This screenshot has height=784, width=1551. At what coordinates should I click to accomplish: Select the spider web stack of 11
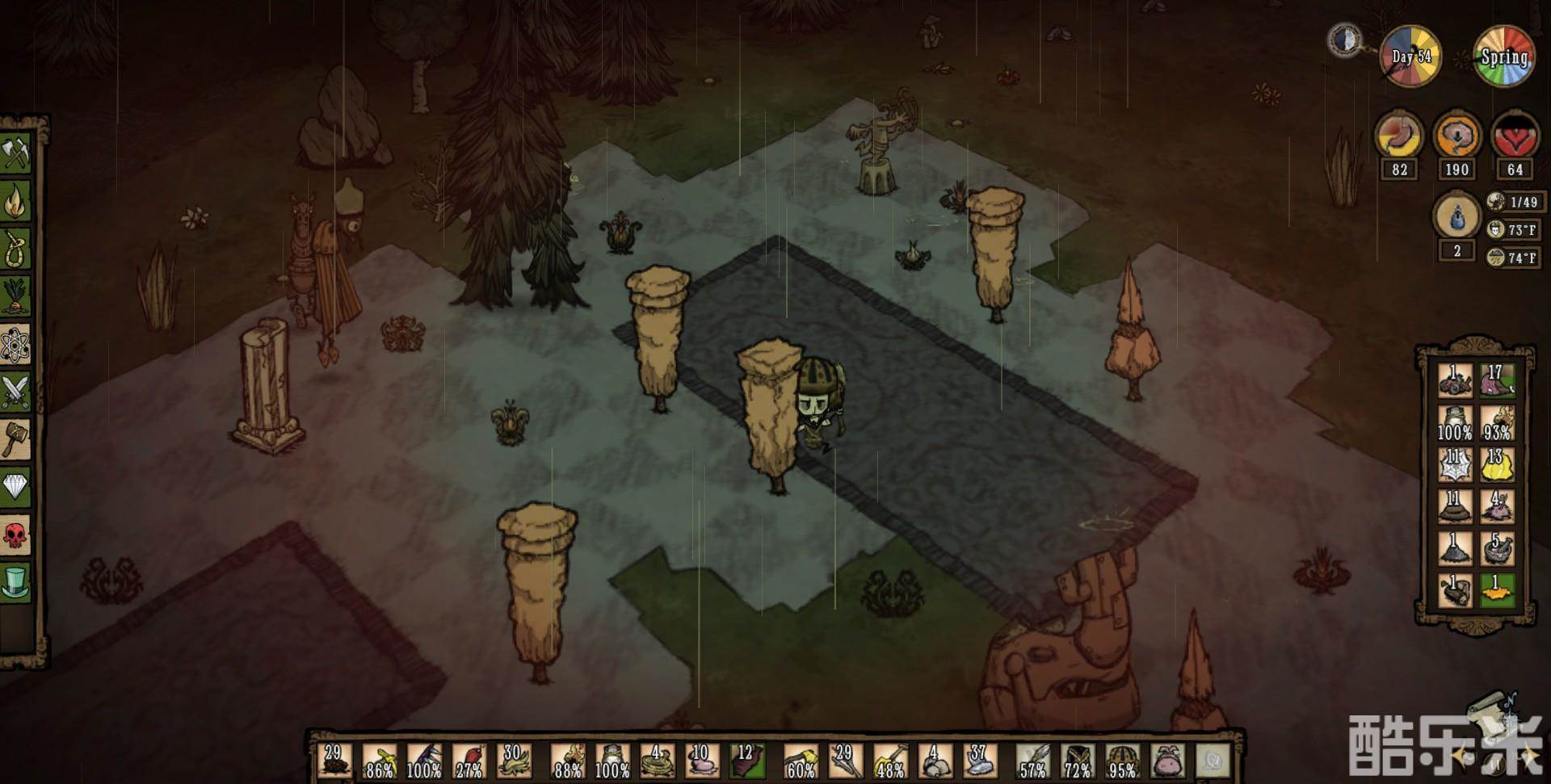(x=1454, y=464)
